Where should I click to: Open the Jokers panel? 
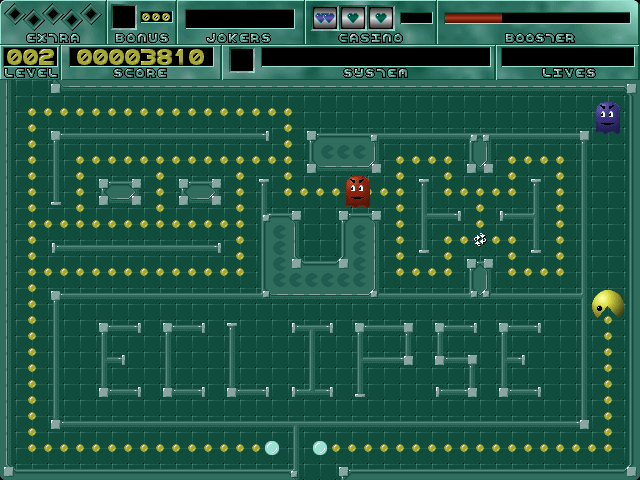point(240,19)
